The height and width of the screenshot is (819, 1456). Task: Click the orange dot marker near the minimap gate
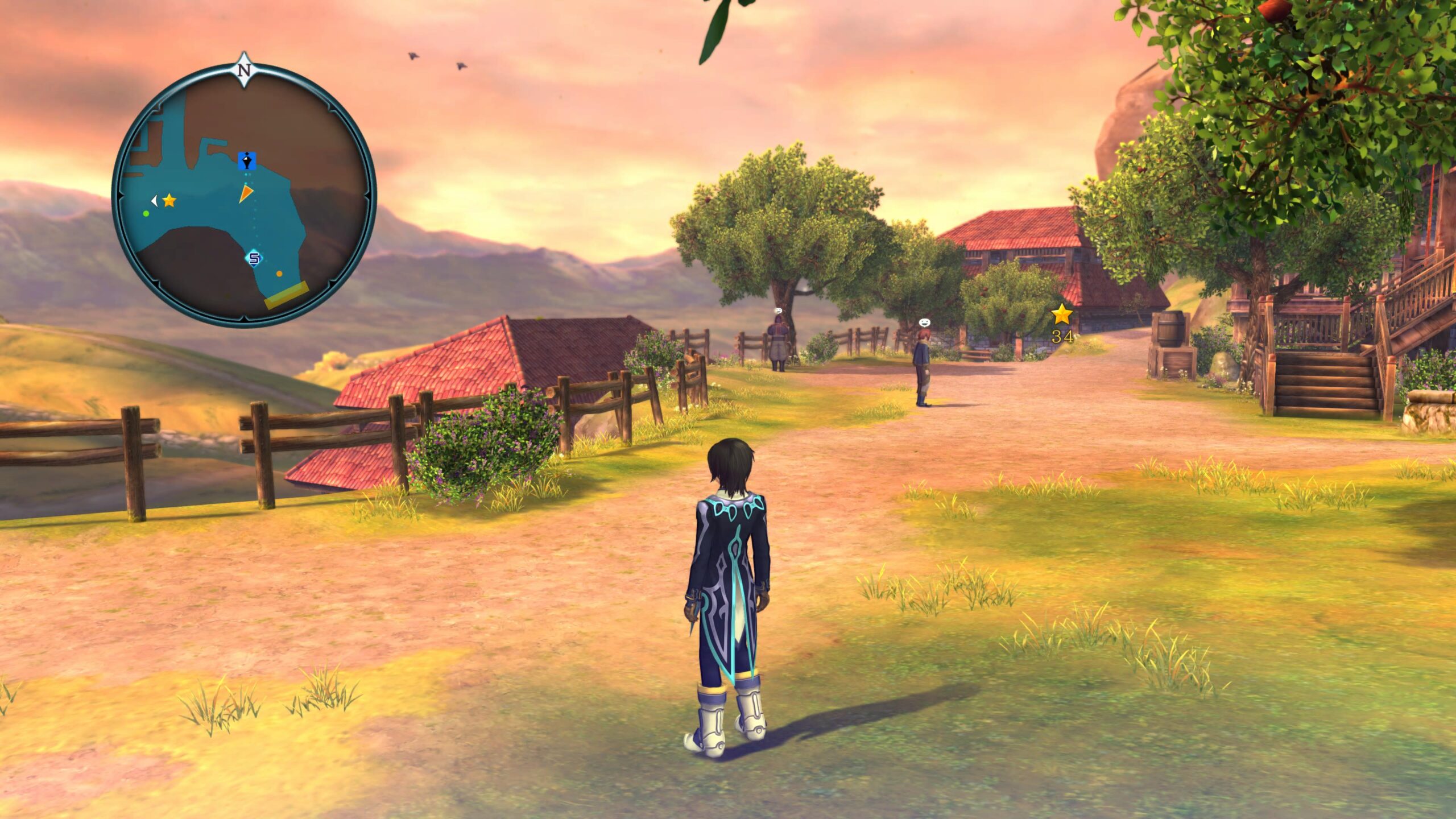(279, 274)
